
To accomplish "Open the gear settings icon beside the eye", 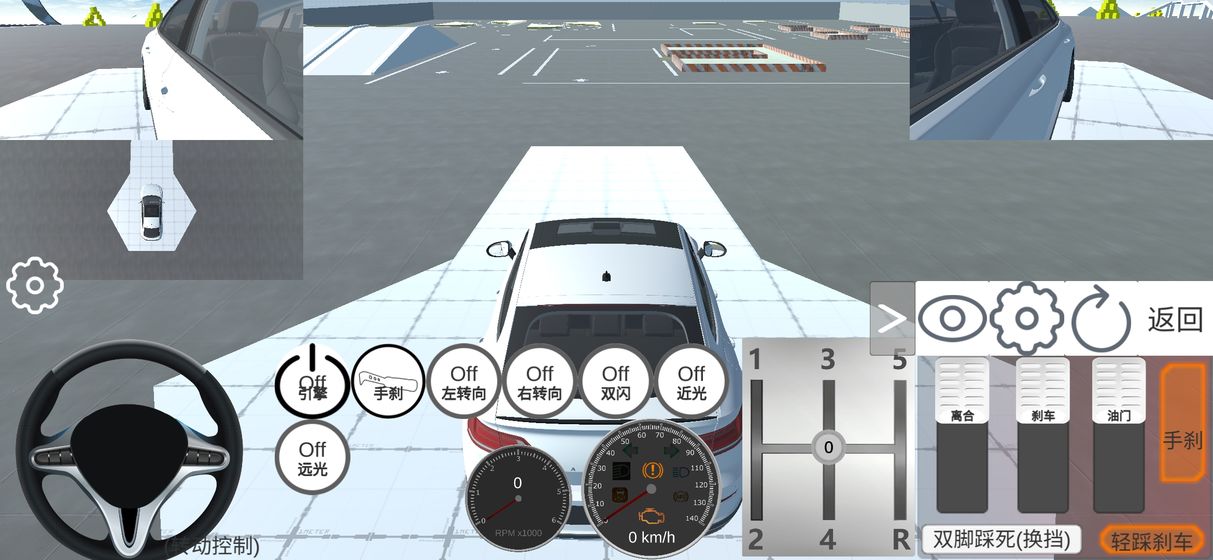I will 1026,319.
